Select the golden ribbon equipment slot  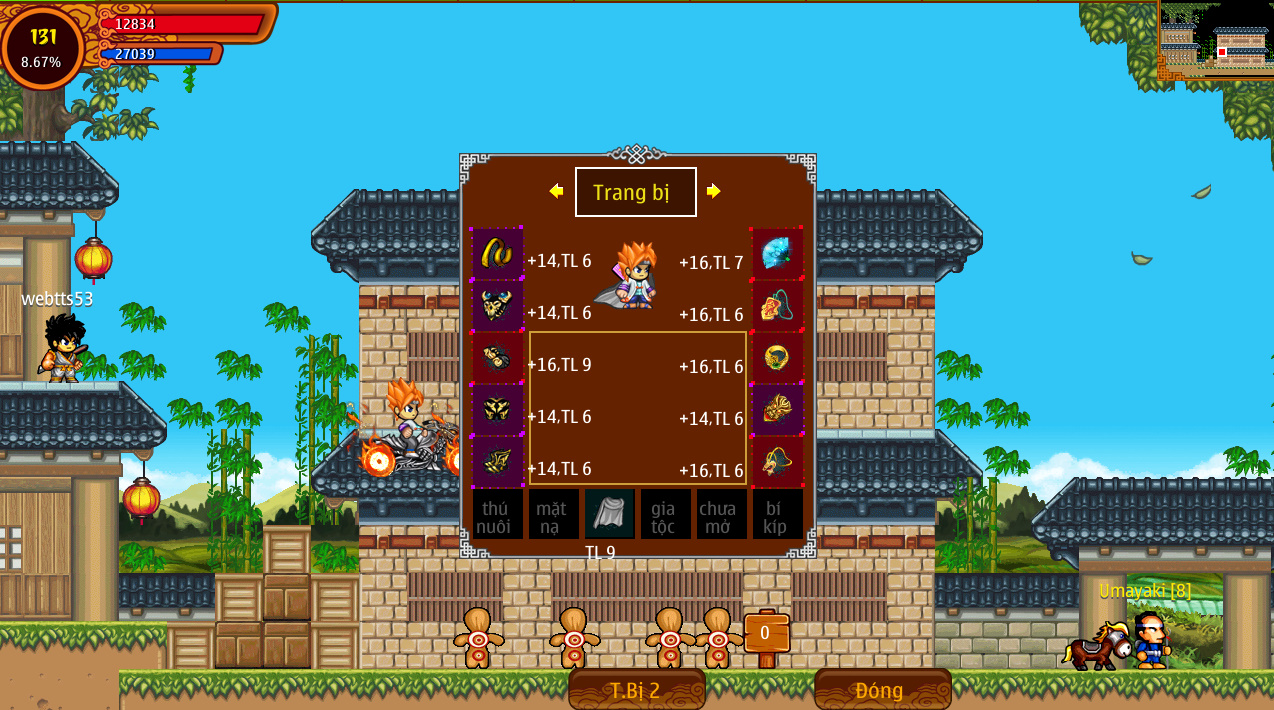click(x=498, y=253)
